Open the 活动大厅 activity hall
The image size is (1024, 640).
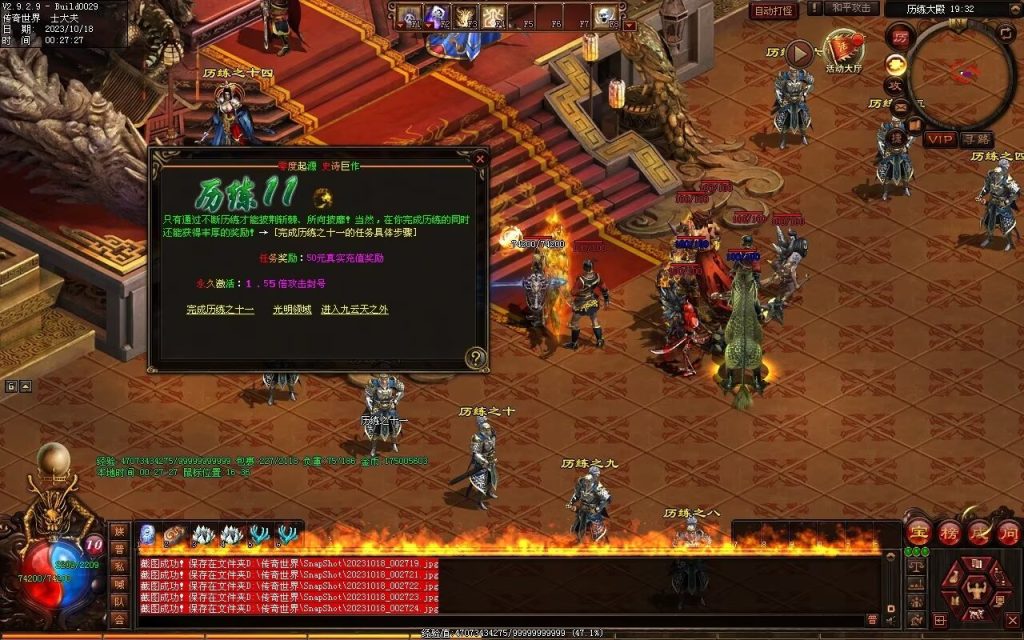842,52
